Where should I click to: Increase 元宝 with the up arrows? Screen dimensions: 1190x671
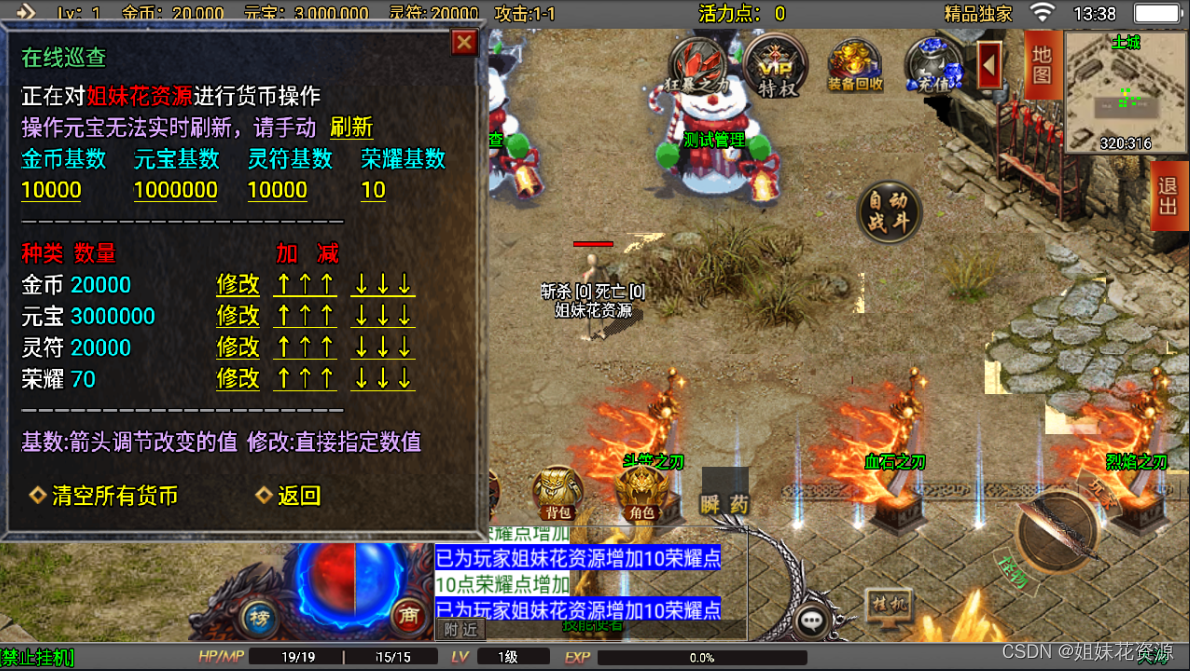pos(305,316)
